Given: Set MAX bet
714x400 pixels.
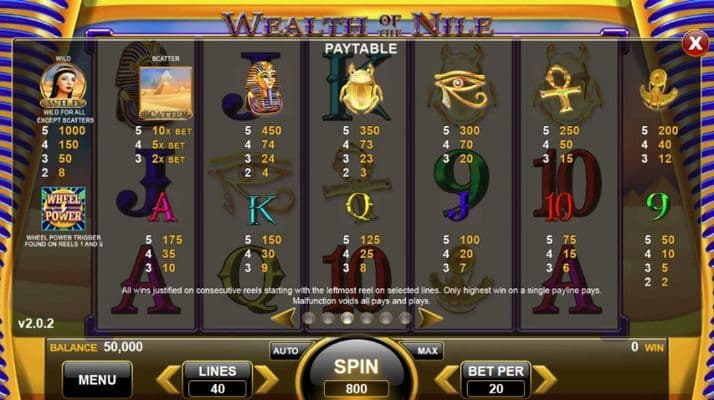Looking at the screenshot, I should 428,351.
